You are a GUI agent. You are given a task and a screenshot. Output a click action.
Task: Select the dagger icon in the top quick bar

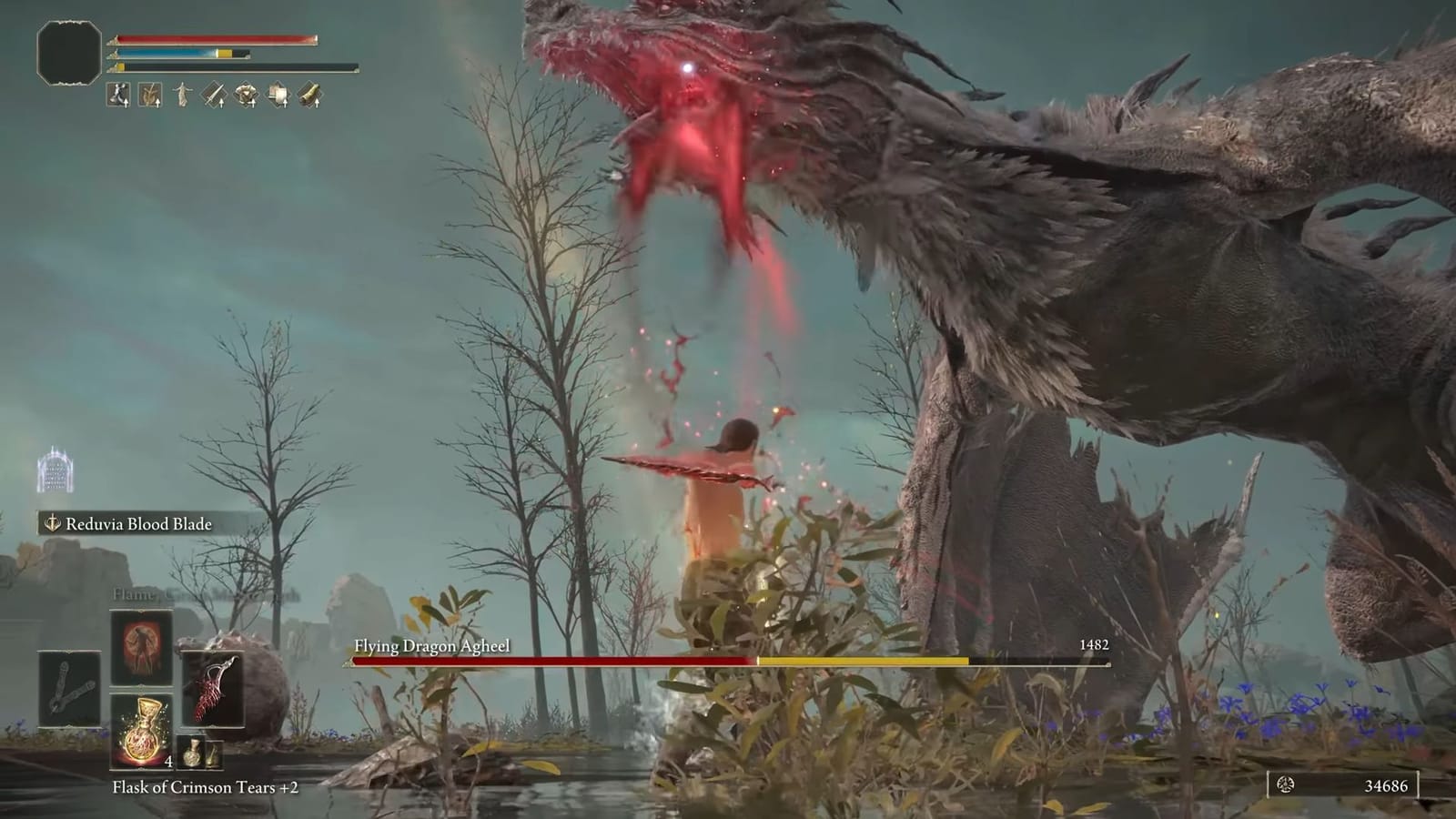click(x=214, y=93)
